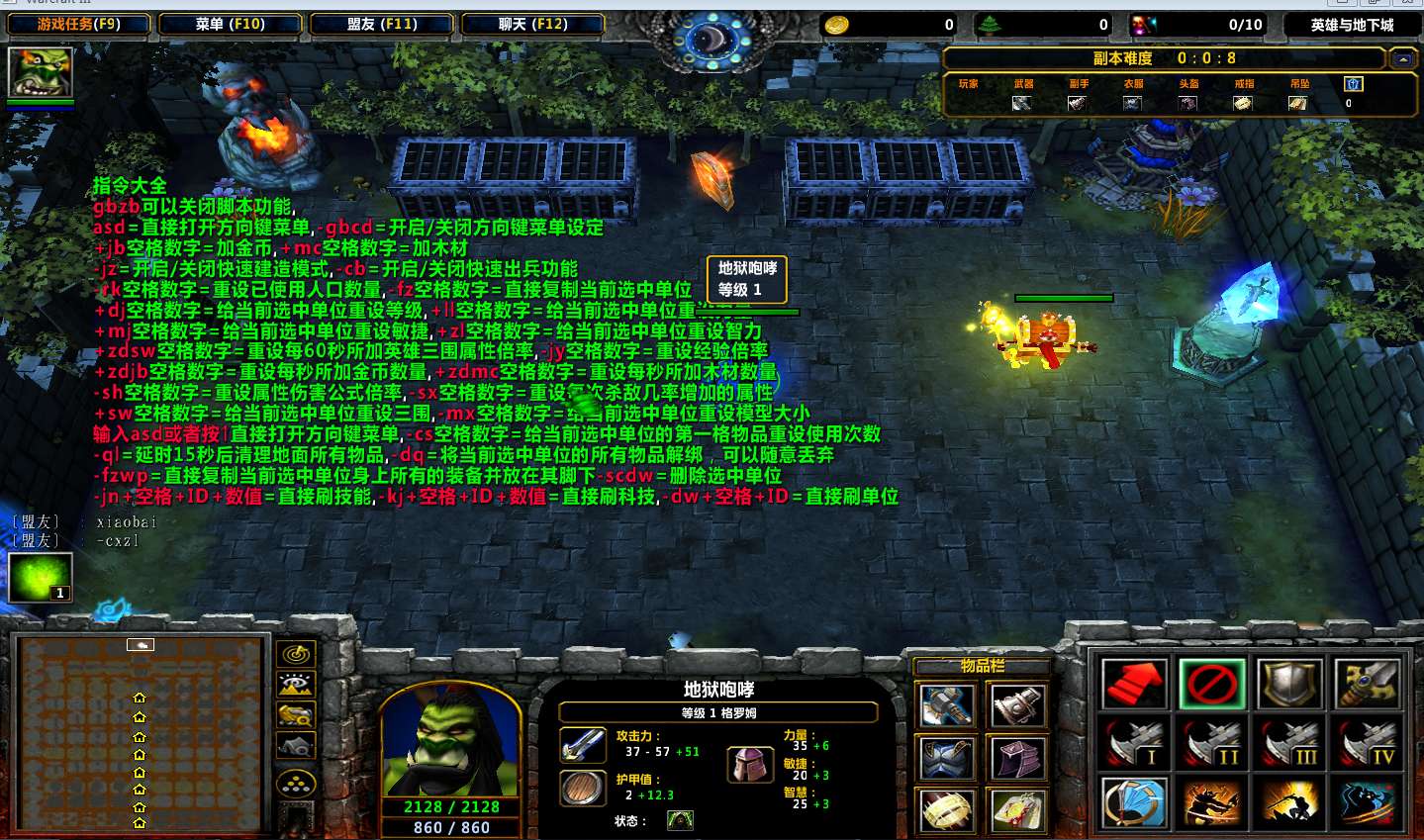Viewport: 1424px width, 840px height.
Task: Select the golden ring inventory slot
Action: 946,811
